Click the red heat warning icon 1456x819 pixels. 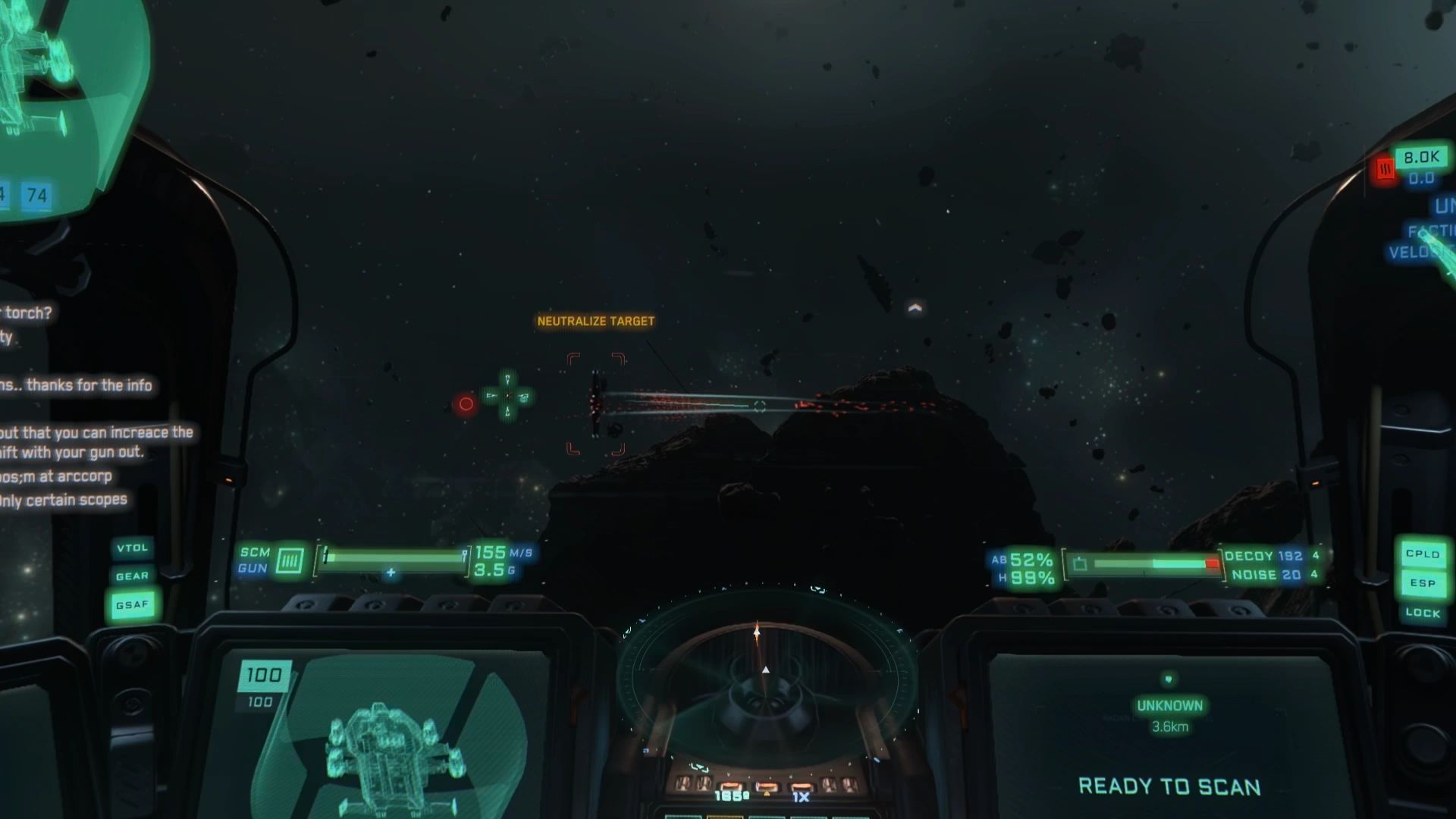point(1385,170)
